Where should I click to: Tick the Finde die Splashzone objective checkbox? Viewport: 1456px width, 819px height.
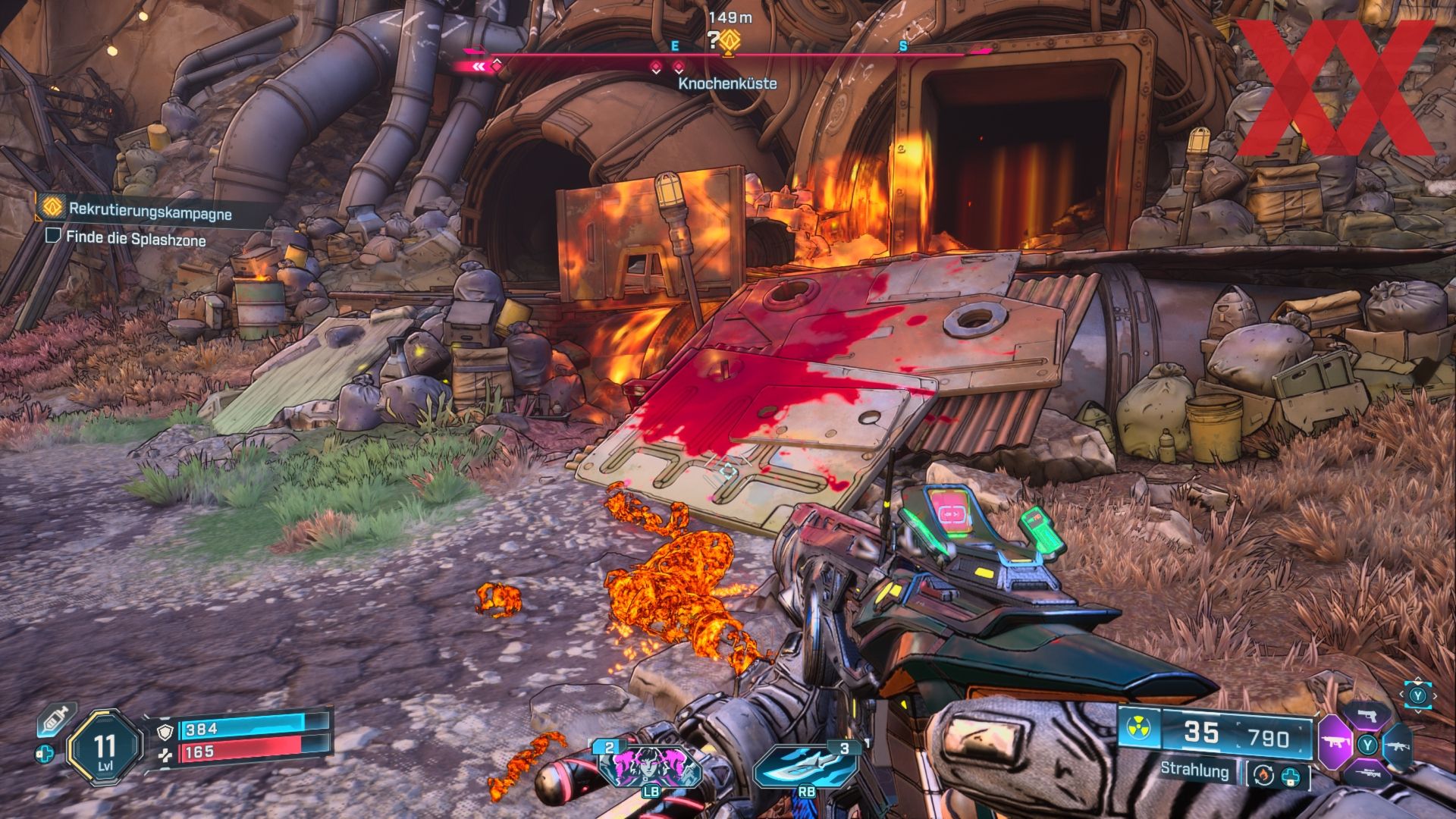point(53,236)
